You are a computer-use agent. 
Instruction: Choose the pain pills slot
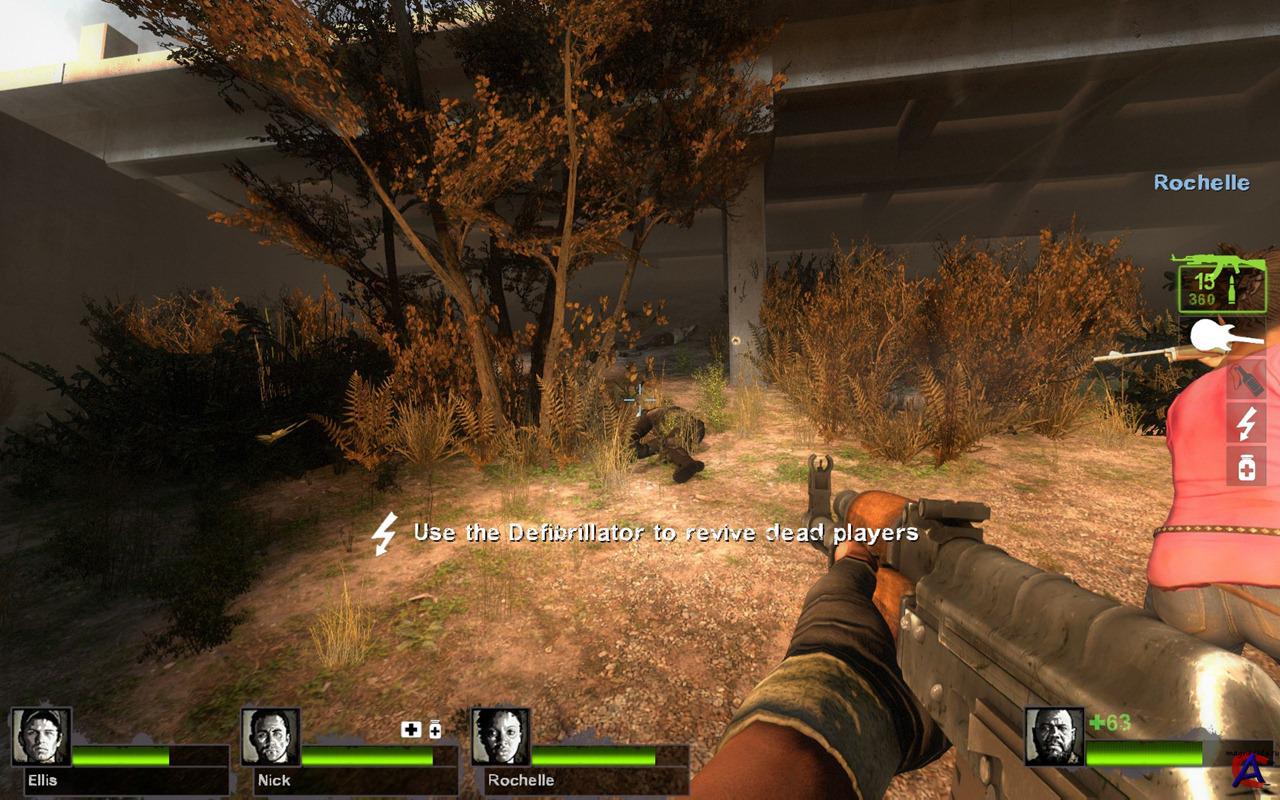pos(1246,466)
